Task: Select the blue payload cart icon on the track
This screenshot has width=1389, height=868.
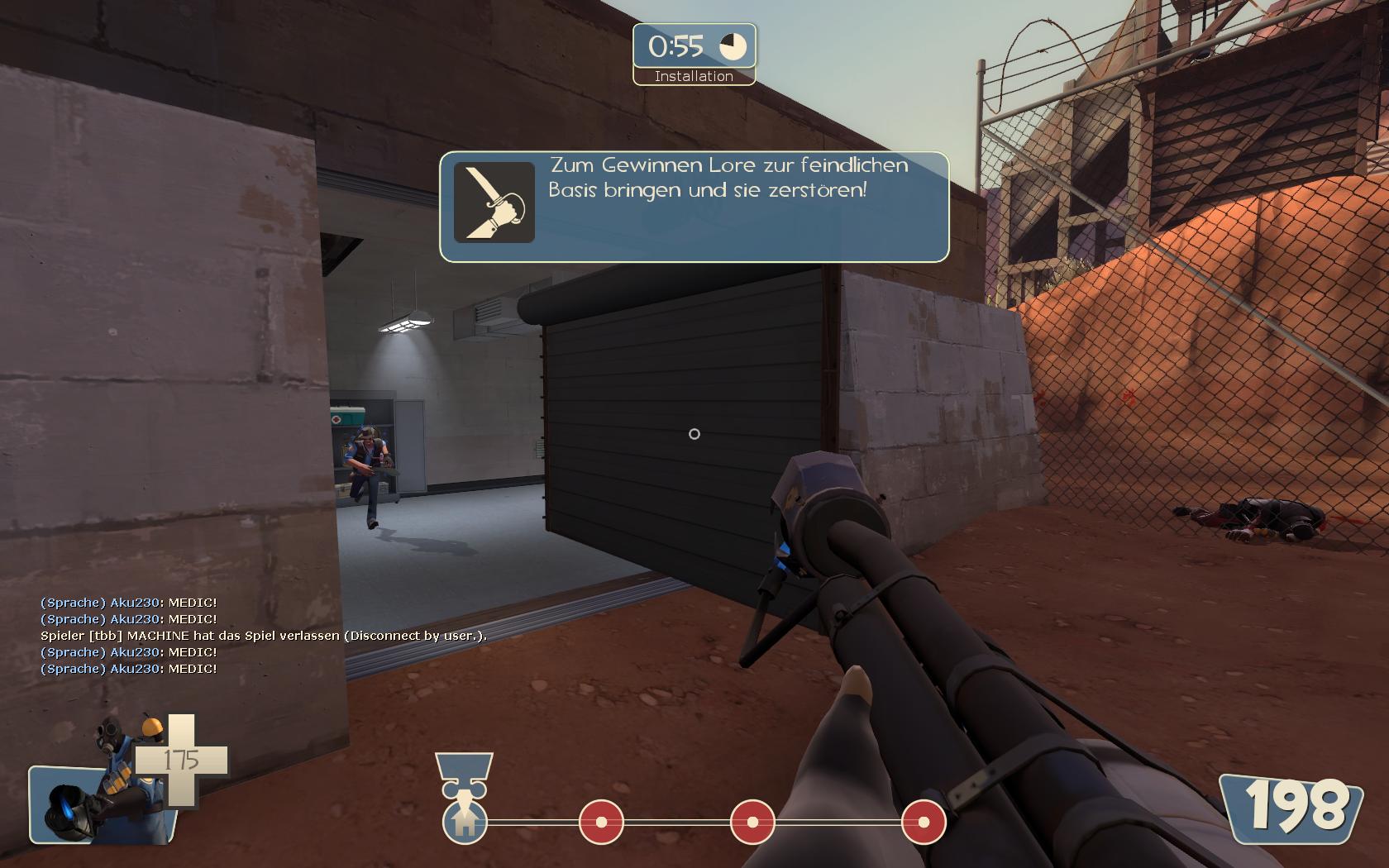Action: point(464,774)
